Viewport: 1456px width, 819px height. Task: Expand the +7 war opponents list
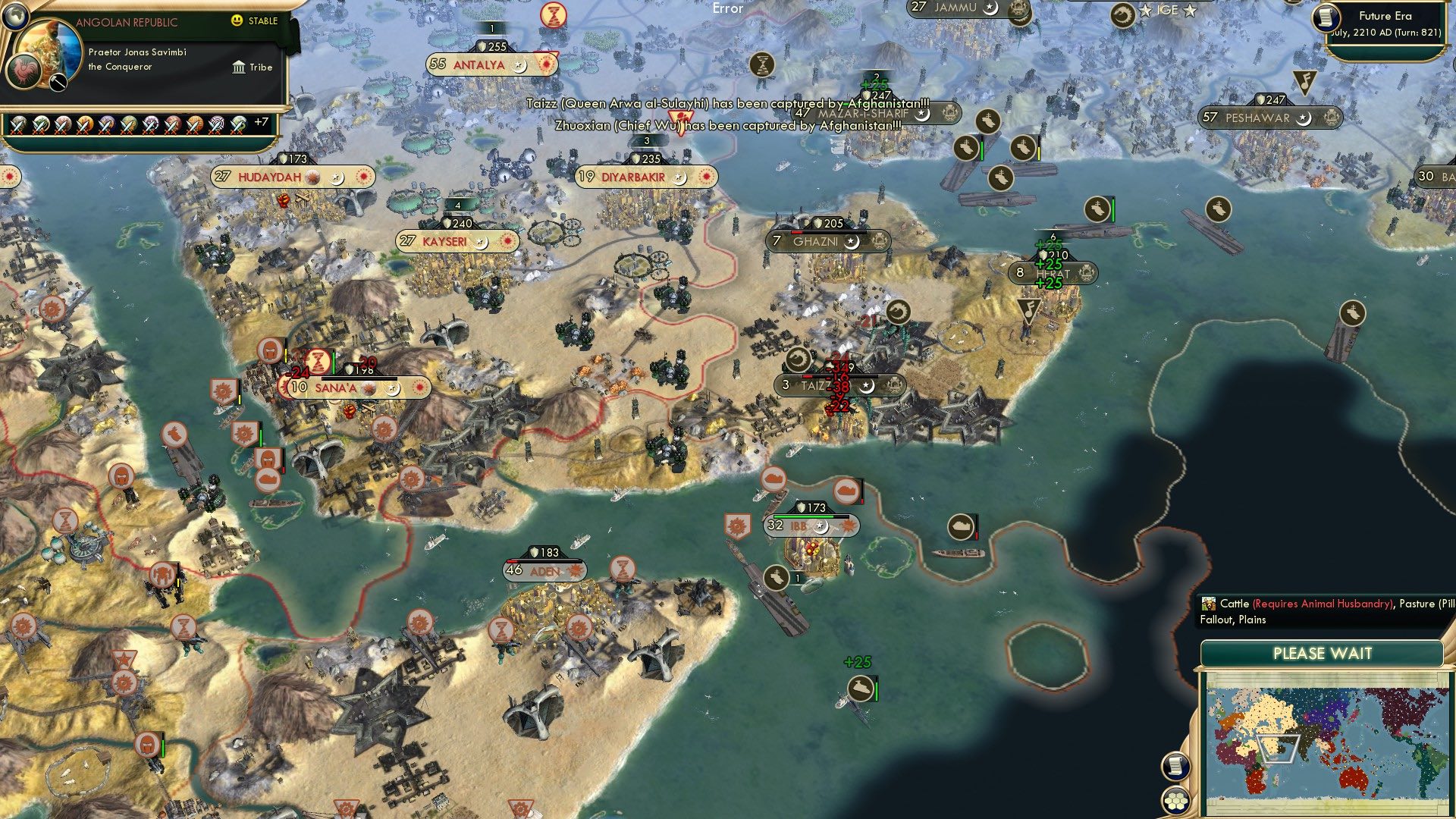pos(261,120)
